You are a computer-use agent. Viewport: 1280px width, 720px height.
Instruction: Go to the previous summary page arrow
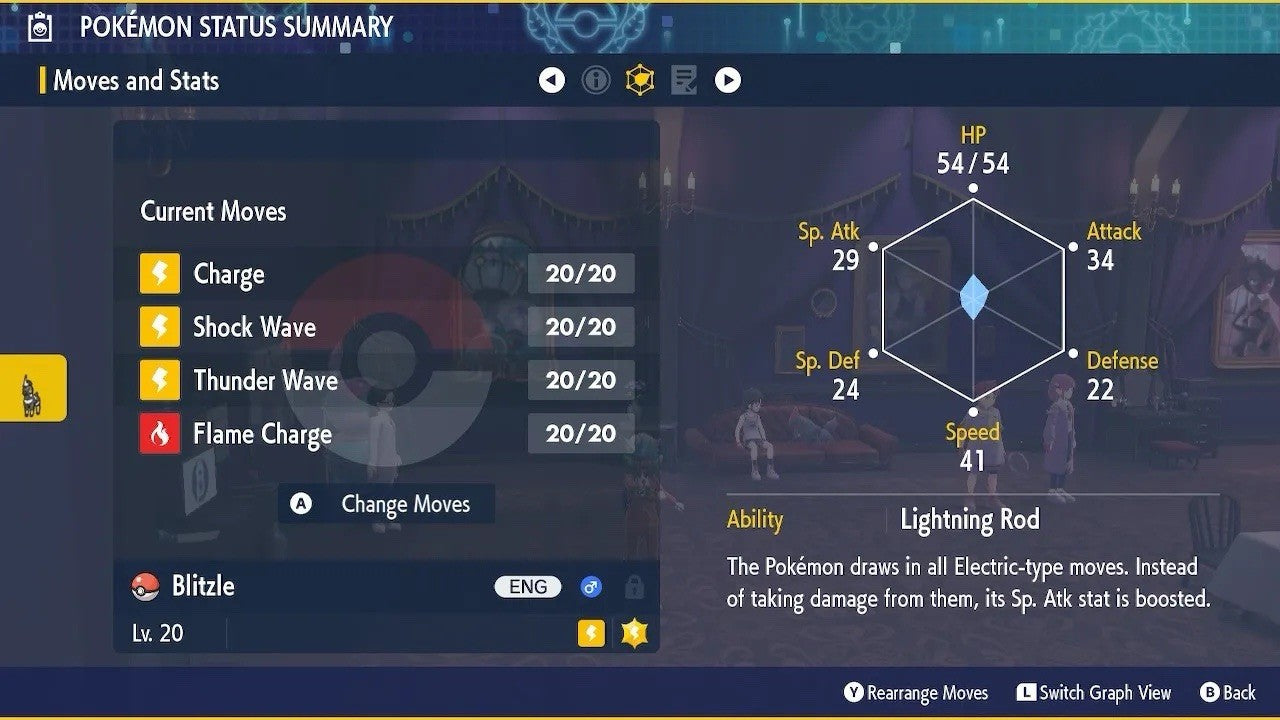[x=552, y=80]
